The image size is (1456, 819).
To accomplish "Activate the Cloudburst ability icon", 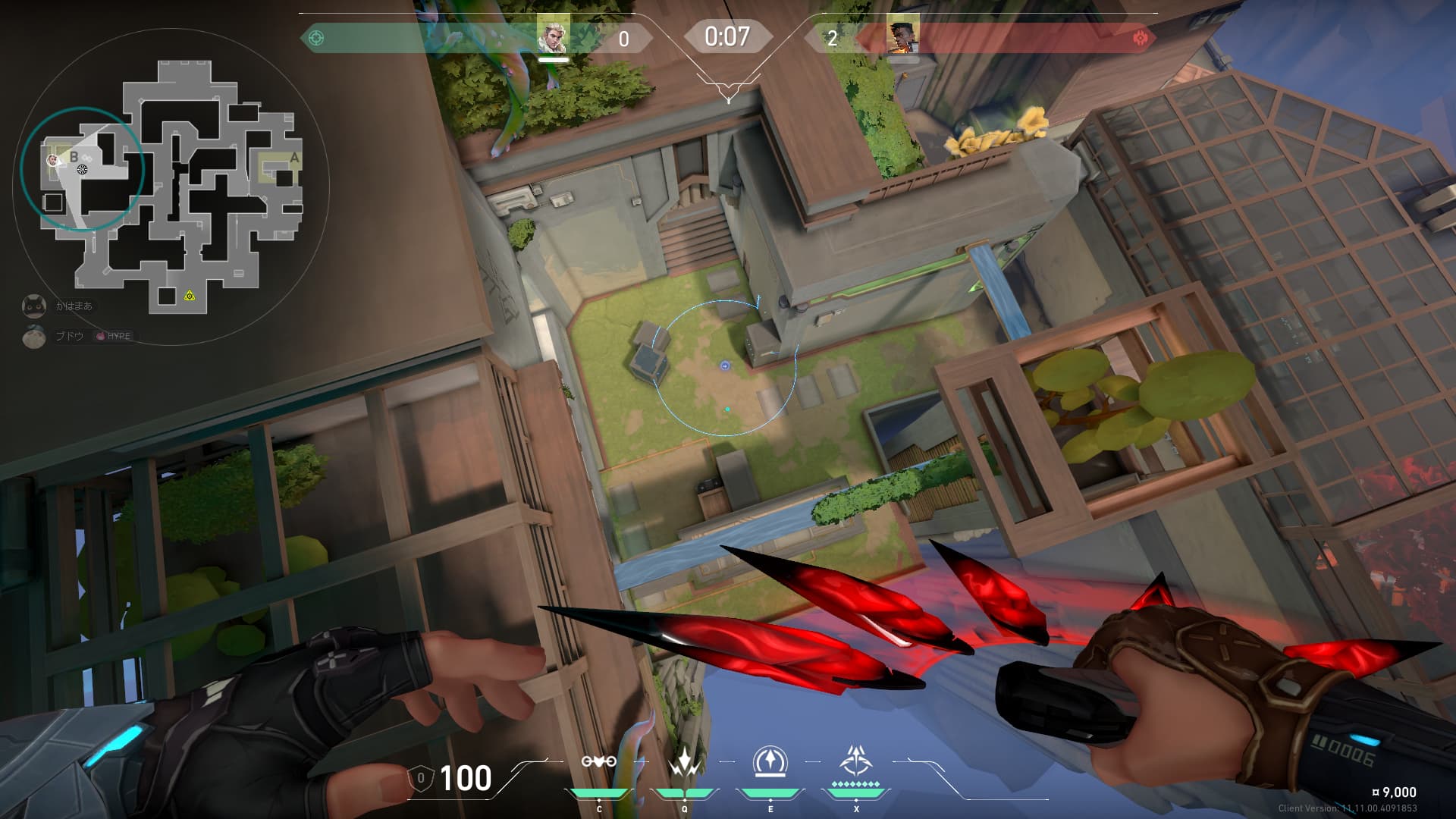I will 598,762.
